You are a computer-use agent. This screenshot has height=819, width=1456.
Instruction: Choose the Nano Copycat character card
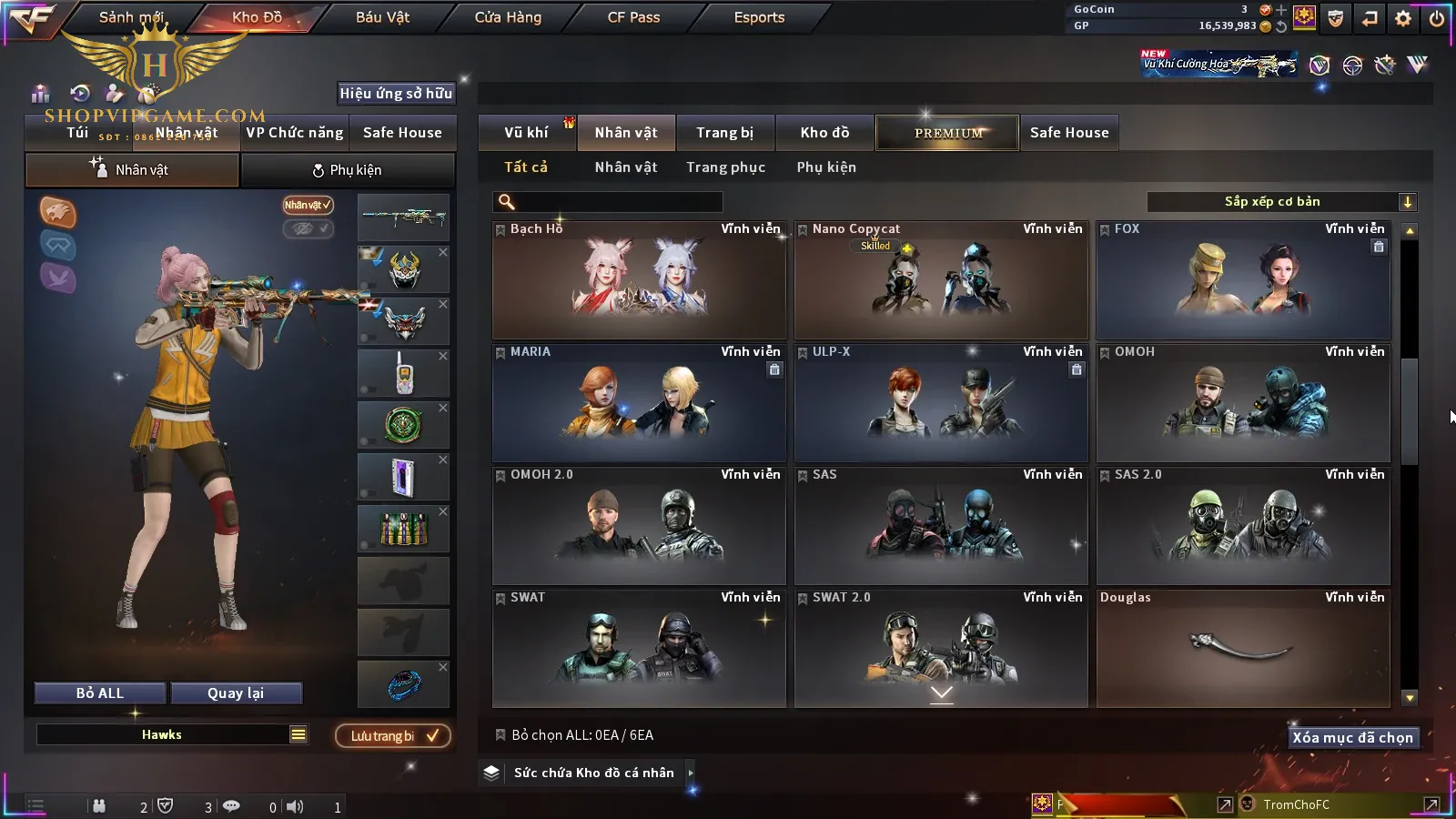coord(941,280)
